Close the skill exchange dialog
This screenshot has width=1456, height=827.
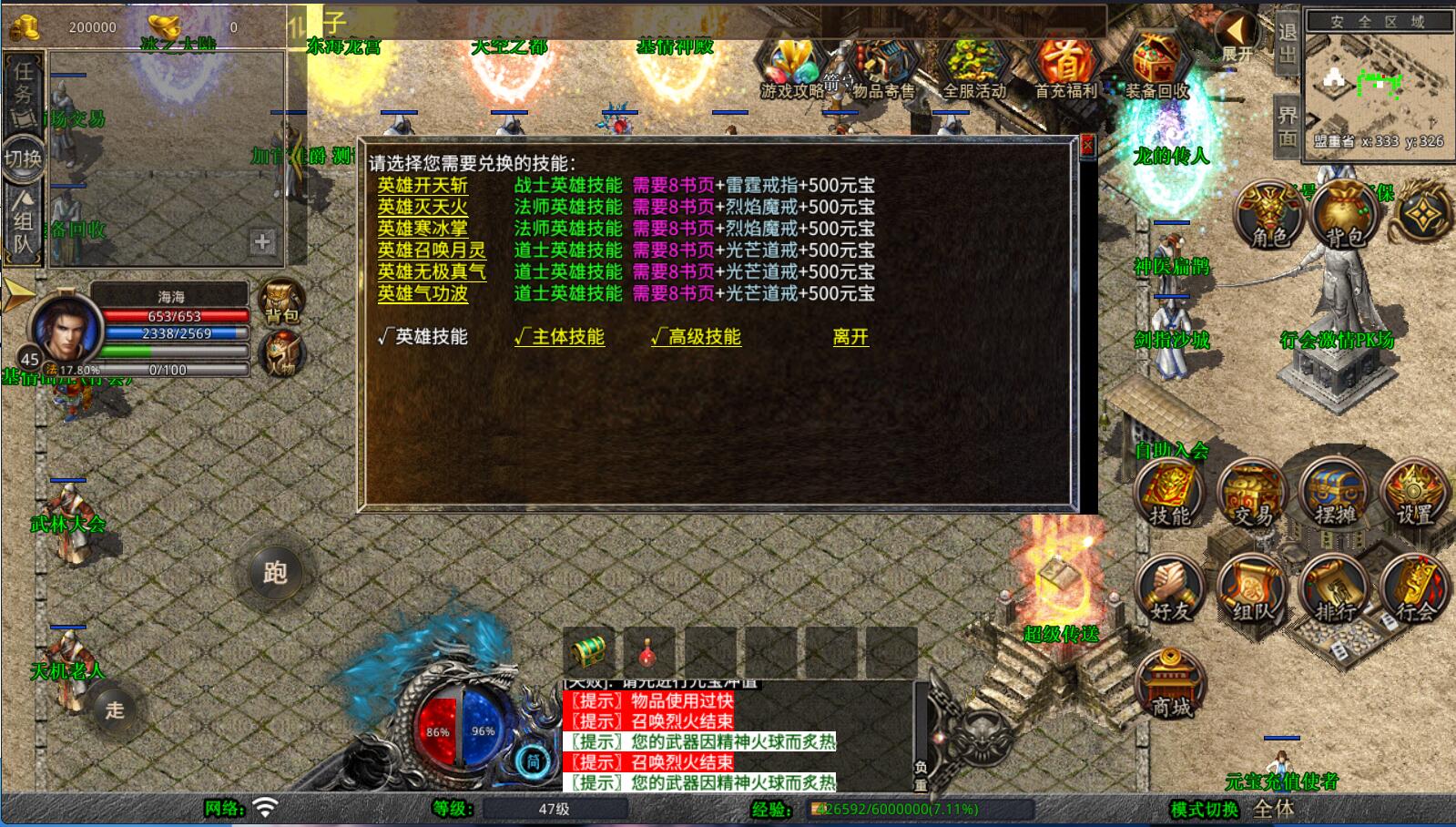pyautogui.click(x=1086, y=146)
